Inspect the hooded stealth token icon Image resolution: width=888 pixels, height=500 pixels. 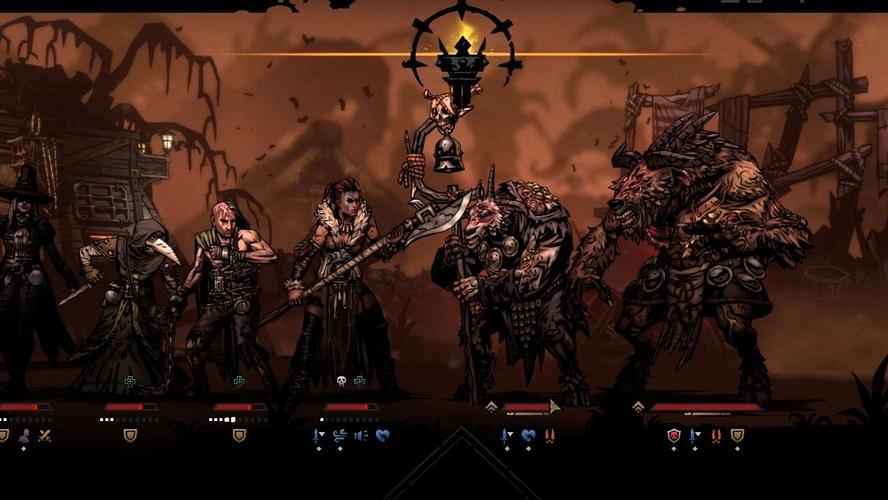click(x=24, y=435)
